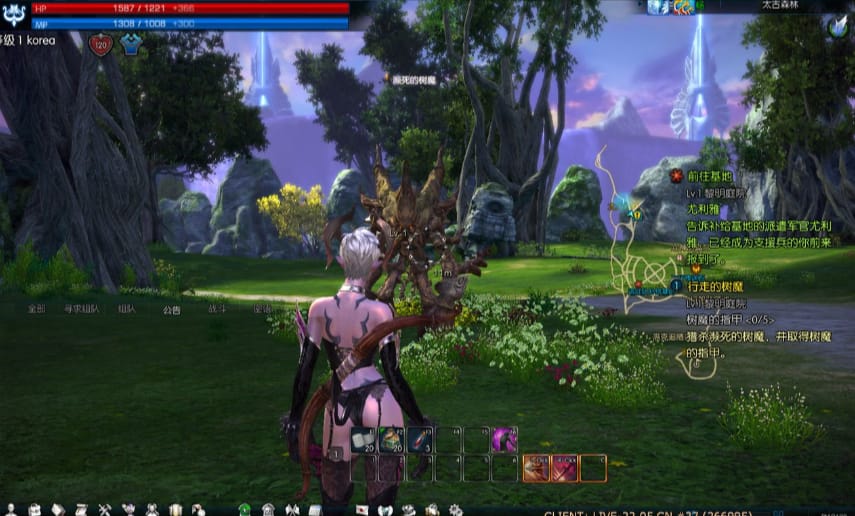Use the green potion hotbar item

(392, 439)
